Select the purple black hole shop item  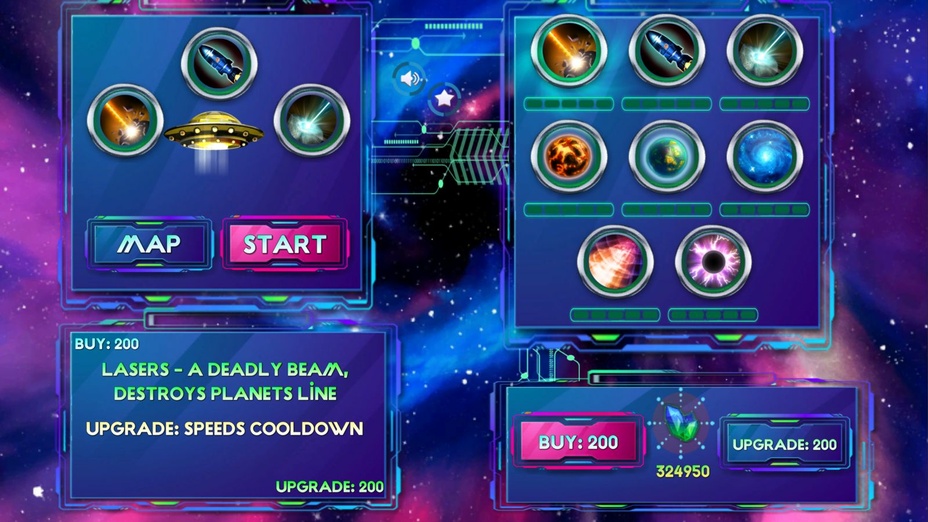point(713,261)
